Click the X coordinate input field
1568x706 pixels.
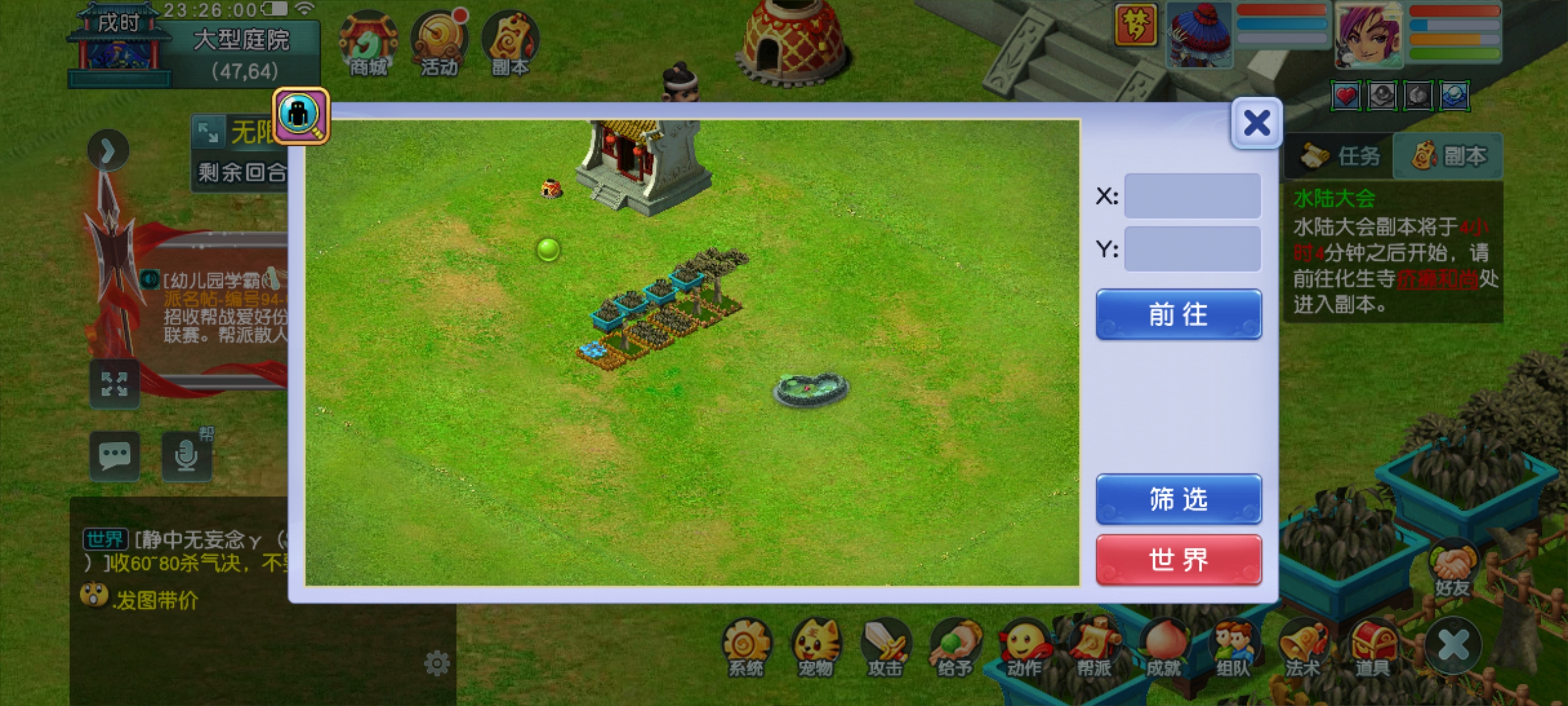click(1192, 195)
